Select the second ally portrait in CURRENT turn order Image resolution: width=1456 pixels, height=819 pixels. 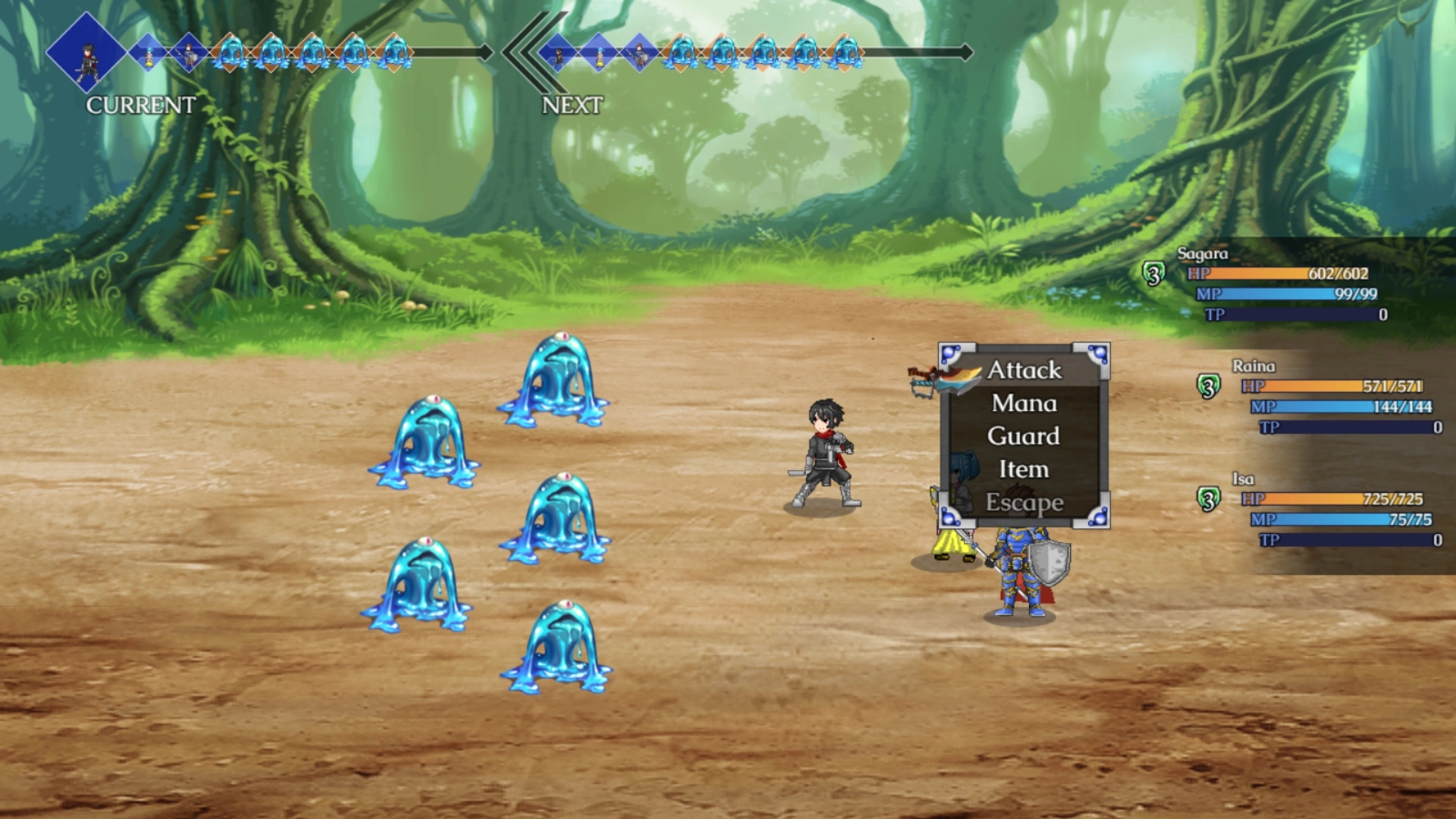149,53
